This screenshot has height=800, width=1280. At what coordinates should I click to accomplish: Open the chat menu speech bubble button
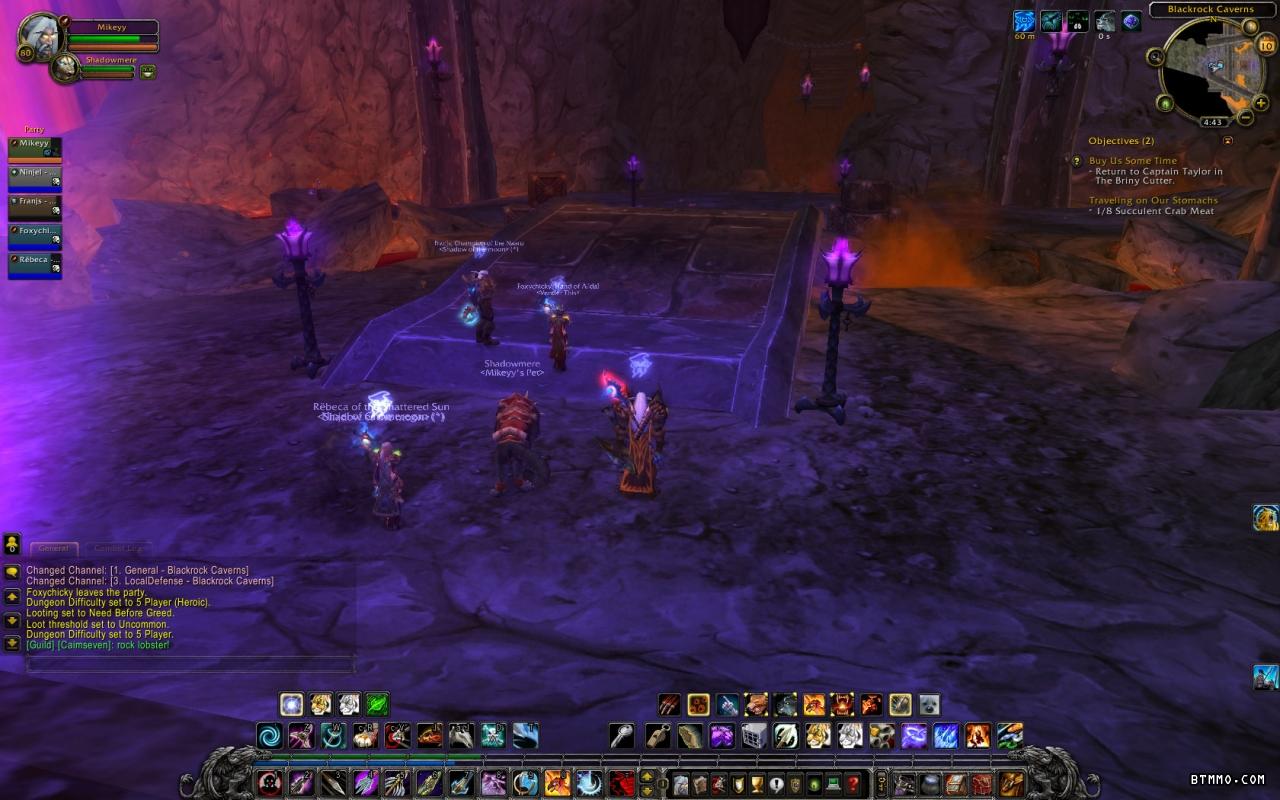(x=11, y=573)
